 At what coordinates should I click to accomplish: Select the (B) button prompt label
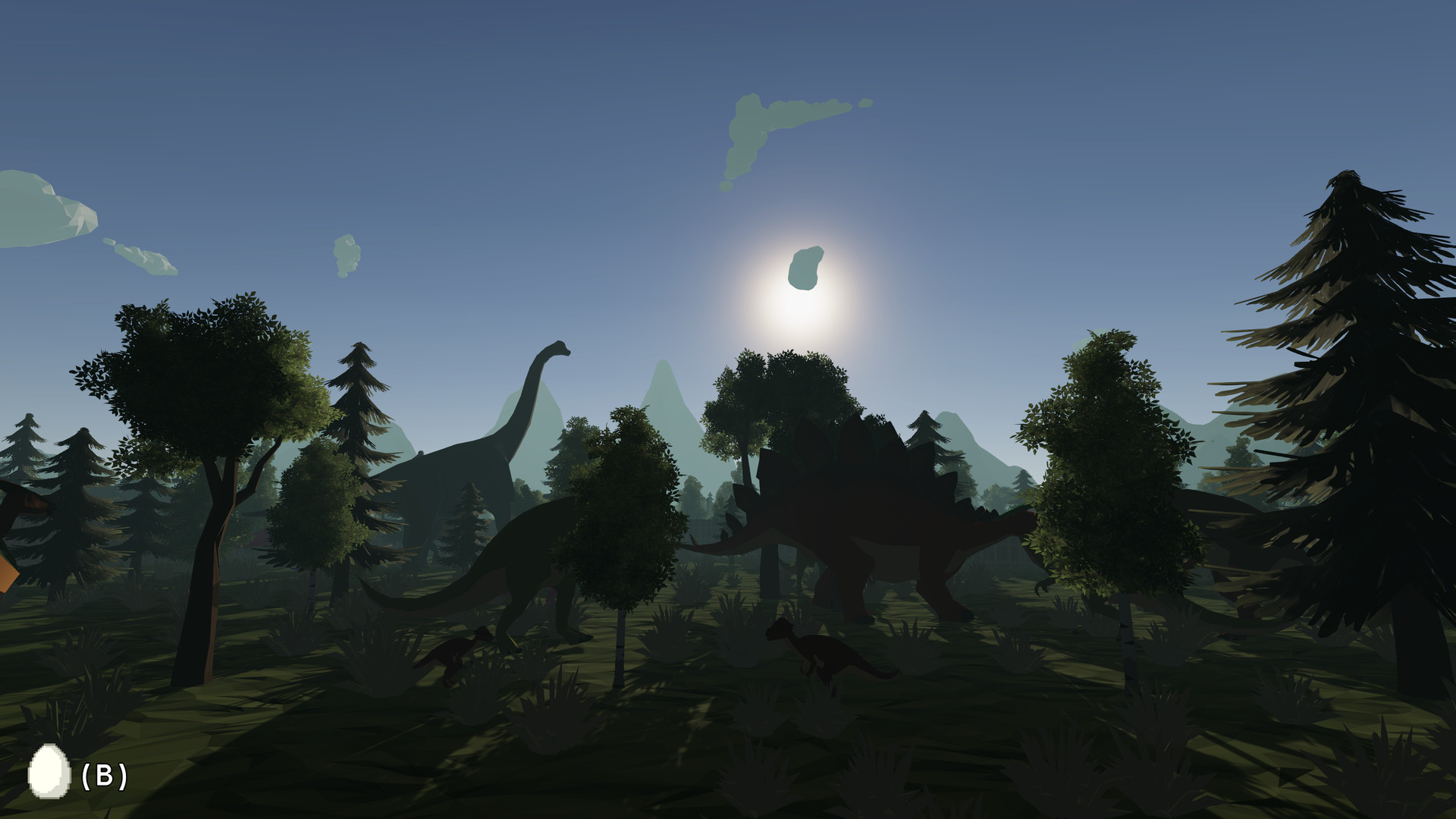pyautogui.click(x=103, y=776)
